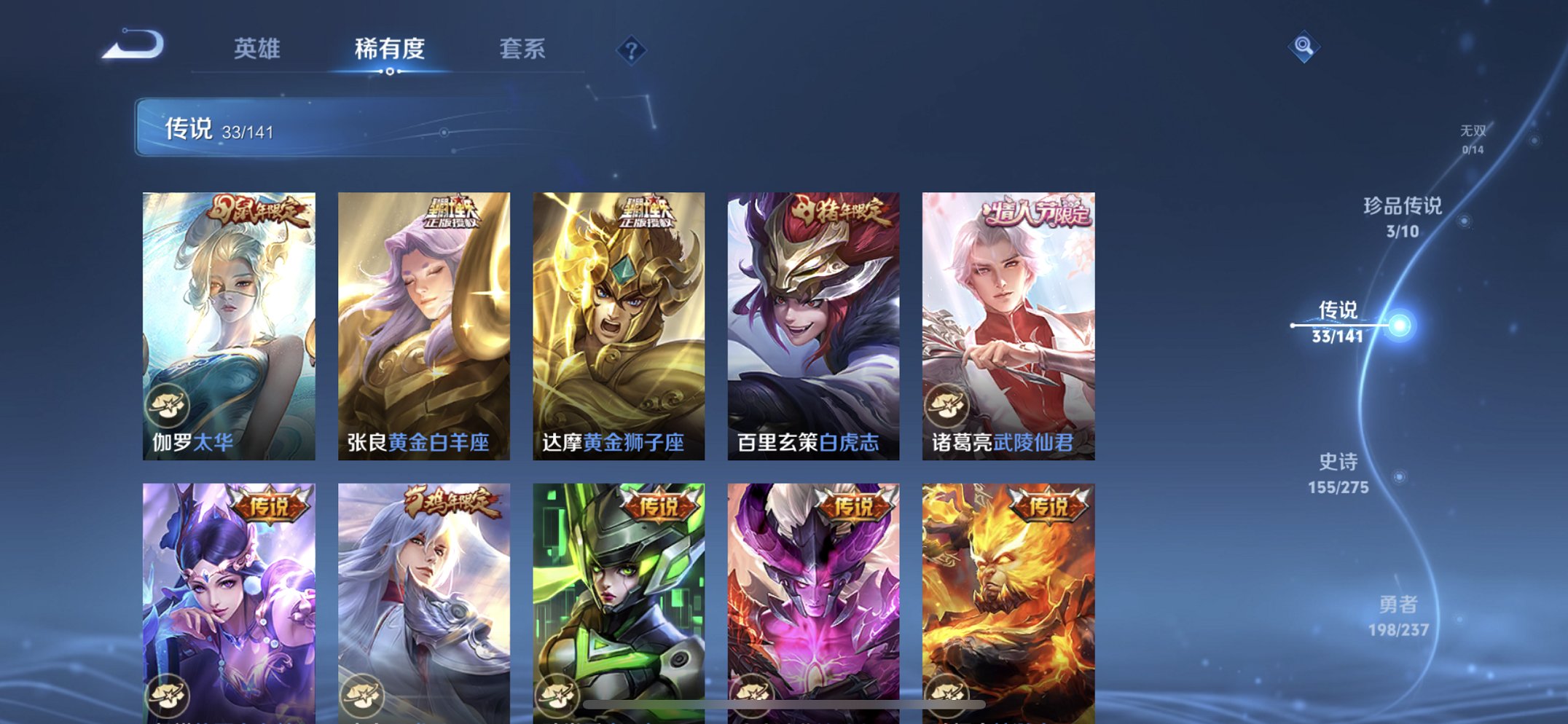Viewport: 1568px width, 724px height.
Task: Open the 套系 tab
Action: click(x=524, y=48)
